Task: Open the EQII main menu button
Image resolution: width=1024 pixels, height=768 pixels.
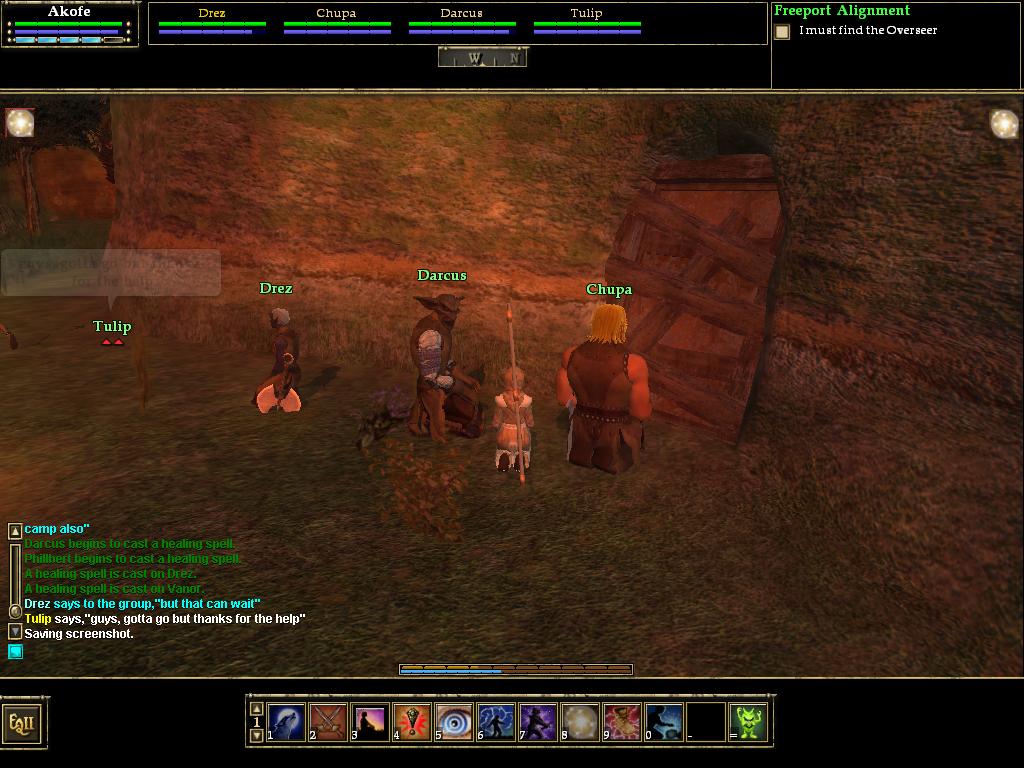Action: [22, 722]
